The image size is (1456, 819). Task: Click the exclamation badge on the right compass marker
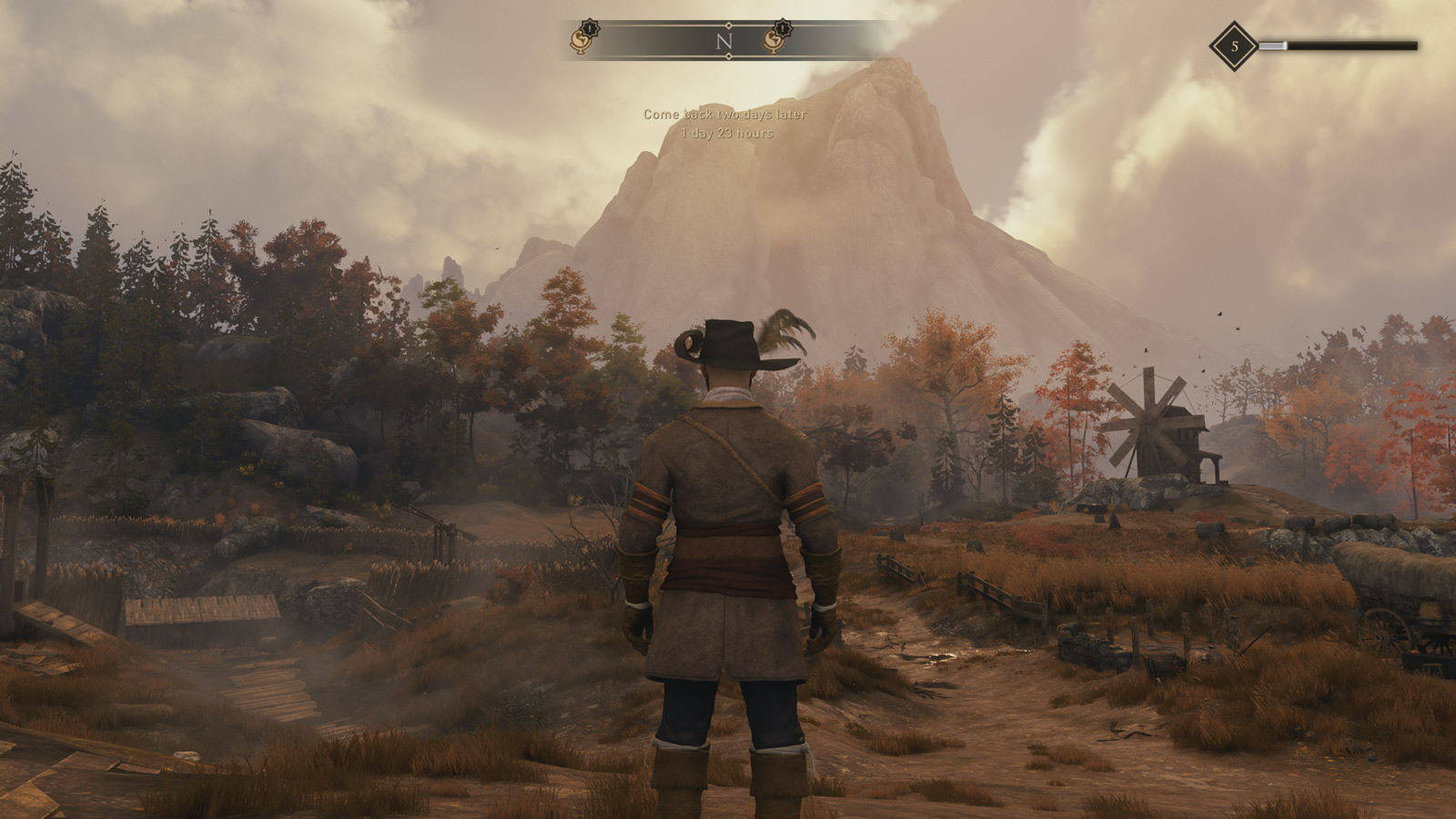(x=784, y=28)
